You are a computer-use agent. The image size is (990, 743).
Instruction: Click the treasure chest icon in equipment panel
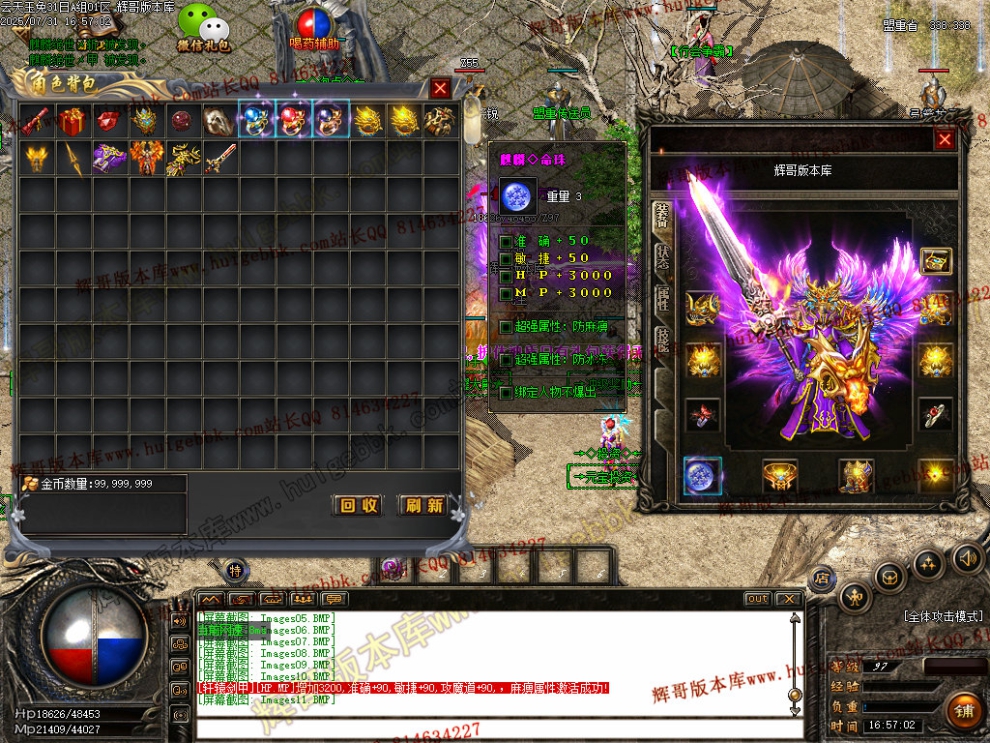(x=936, y=261)
